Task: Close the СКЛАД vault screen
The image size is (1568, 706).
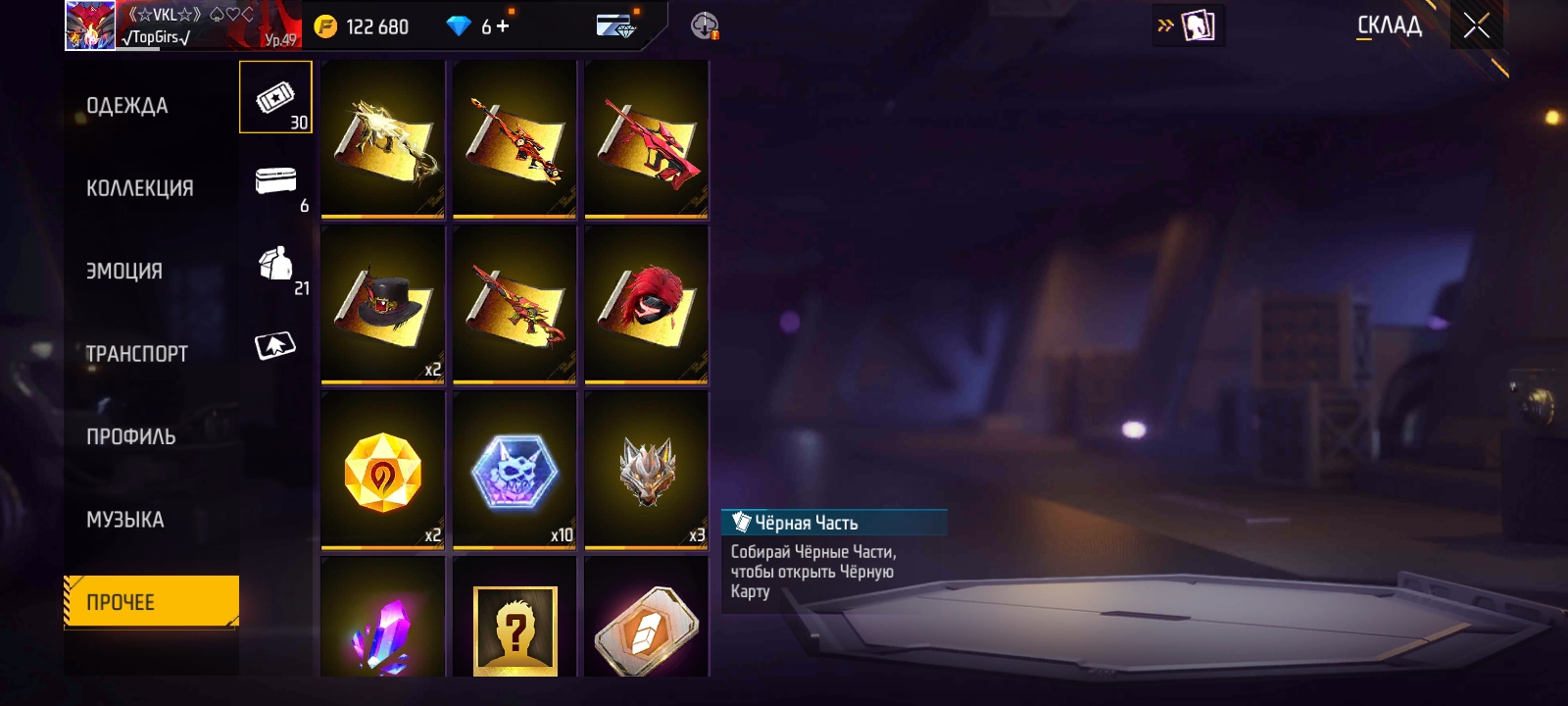Action: point(1477,25)
